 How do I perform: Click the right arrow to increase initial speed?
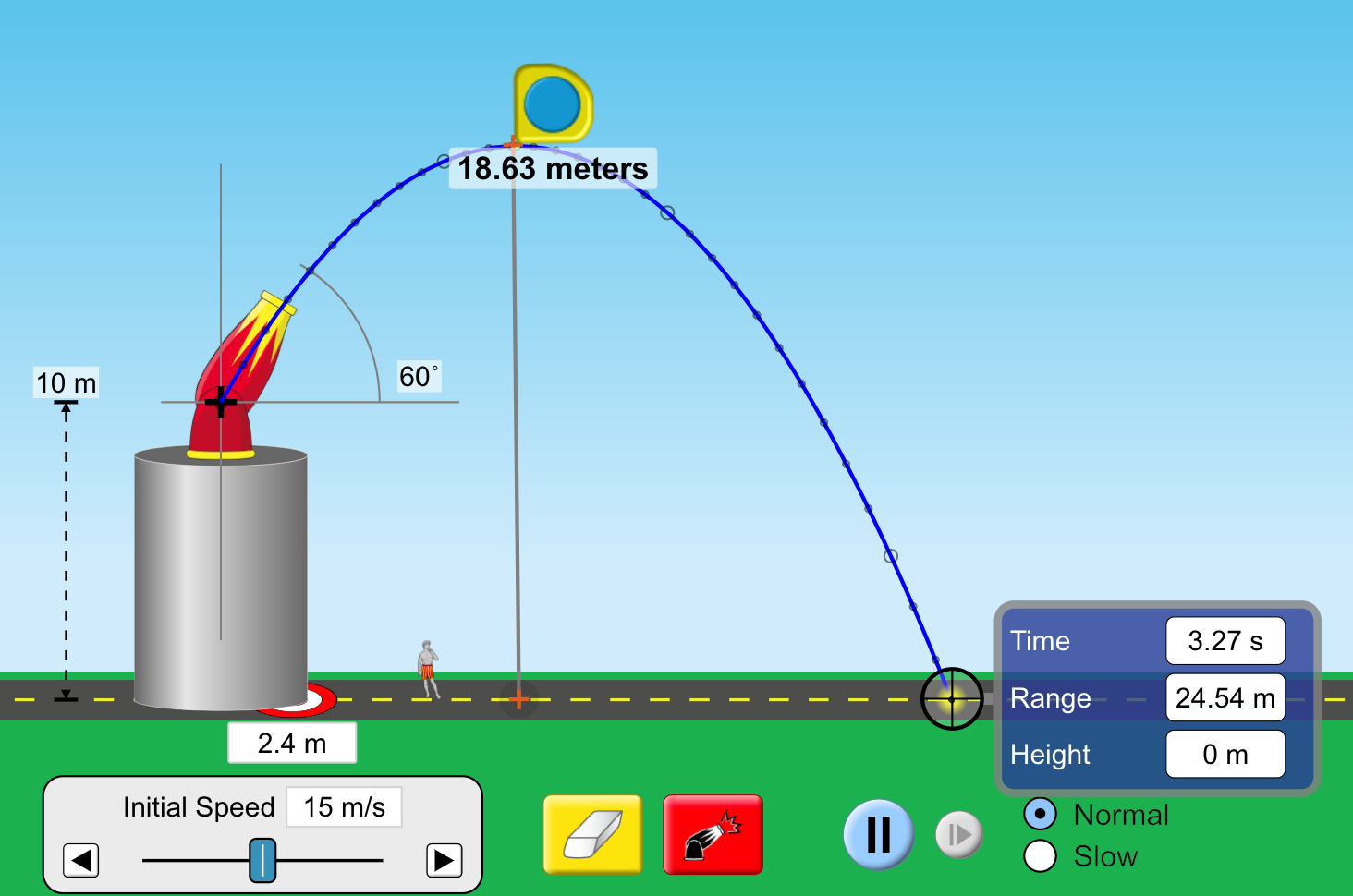point(444,860)
